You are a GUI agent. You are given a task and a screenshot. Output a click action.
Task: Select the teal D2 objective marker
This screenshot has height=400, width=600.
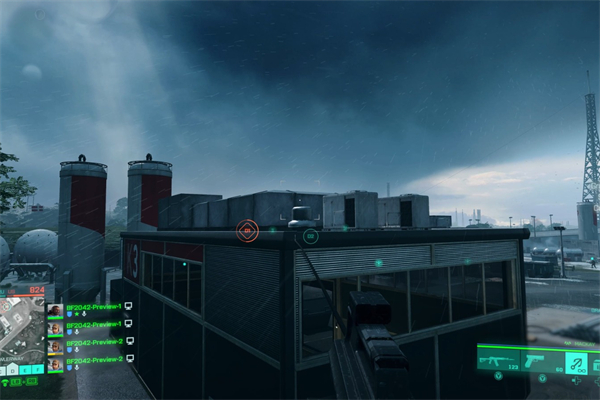310,236
